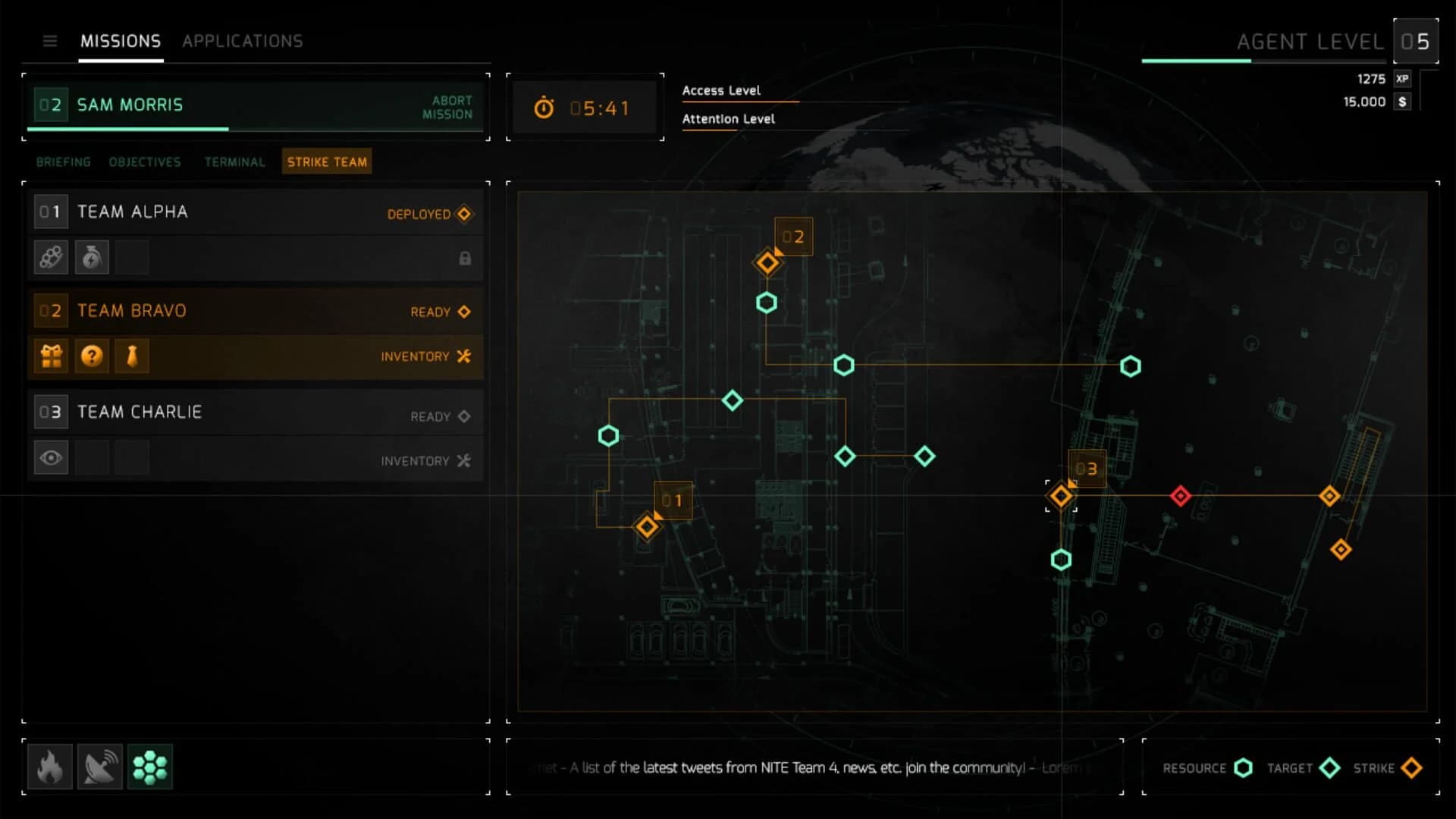The image size is (1456, 819).
Task: Select the necktie disguise item for Team Bravo
Action: (x=132, y=356)
